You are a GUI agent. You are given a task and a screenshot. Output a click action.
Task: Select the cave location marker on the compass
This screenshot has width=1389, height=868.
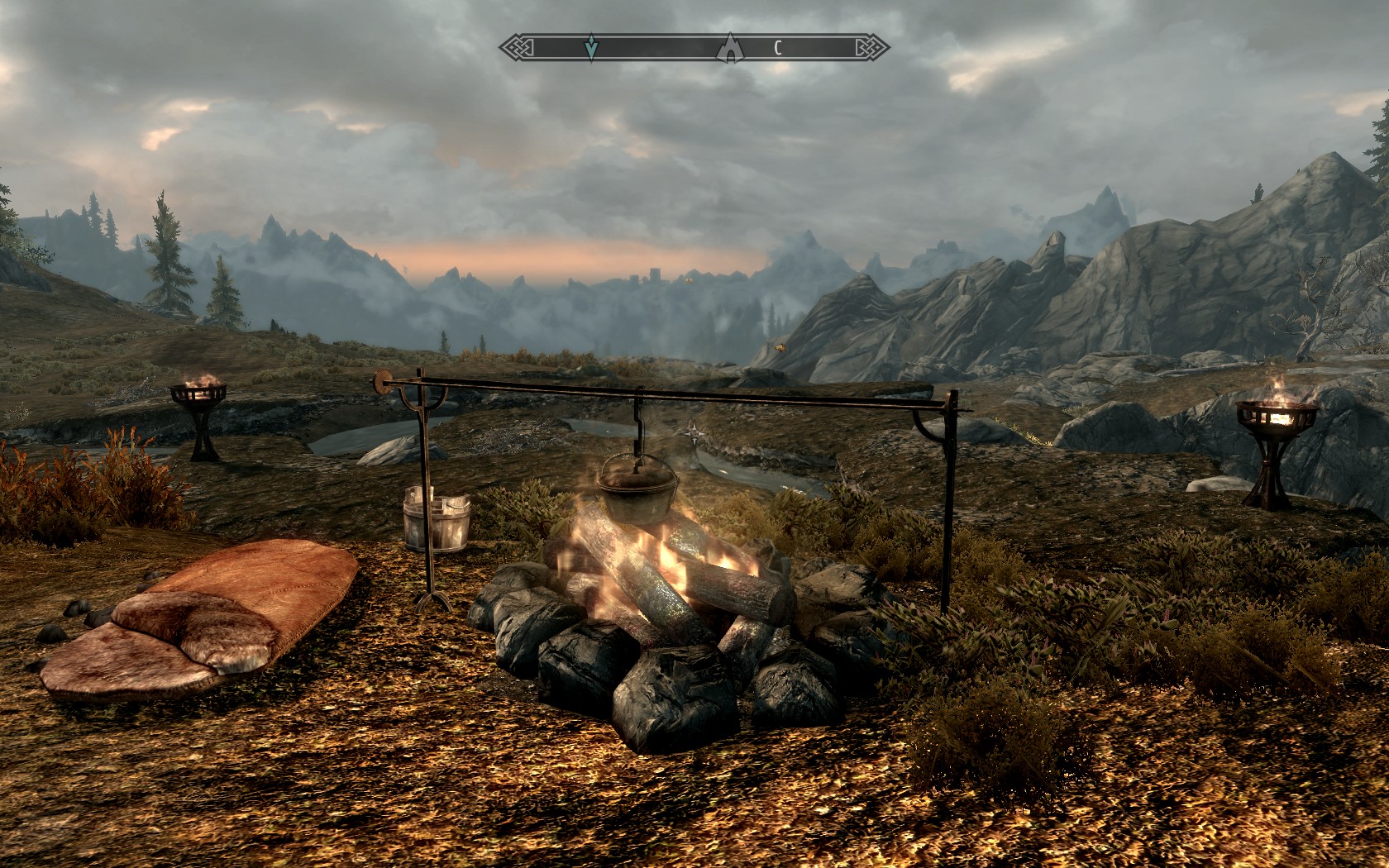pos(730,48)
